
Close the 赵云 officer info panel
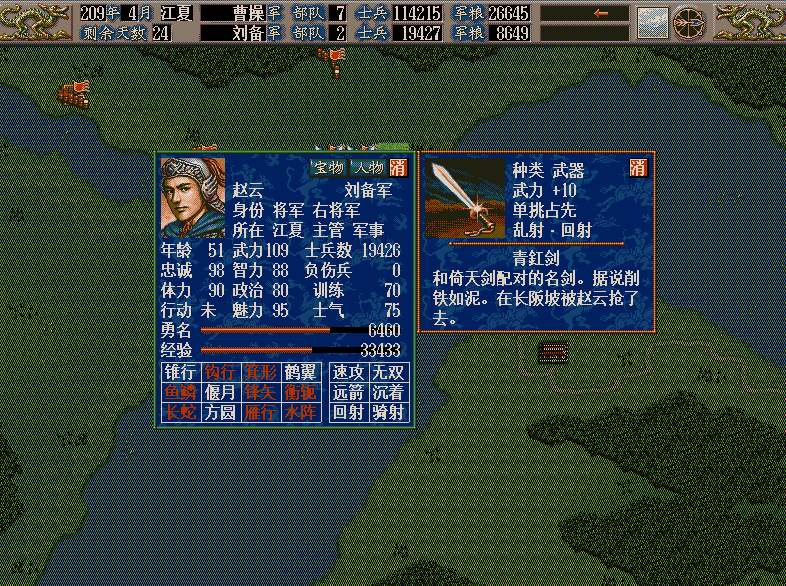click(x=399, y=167)
